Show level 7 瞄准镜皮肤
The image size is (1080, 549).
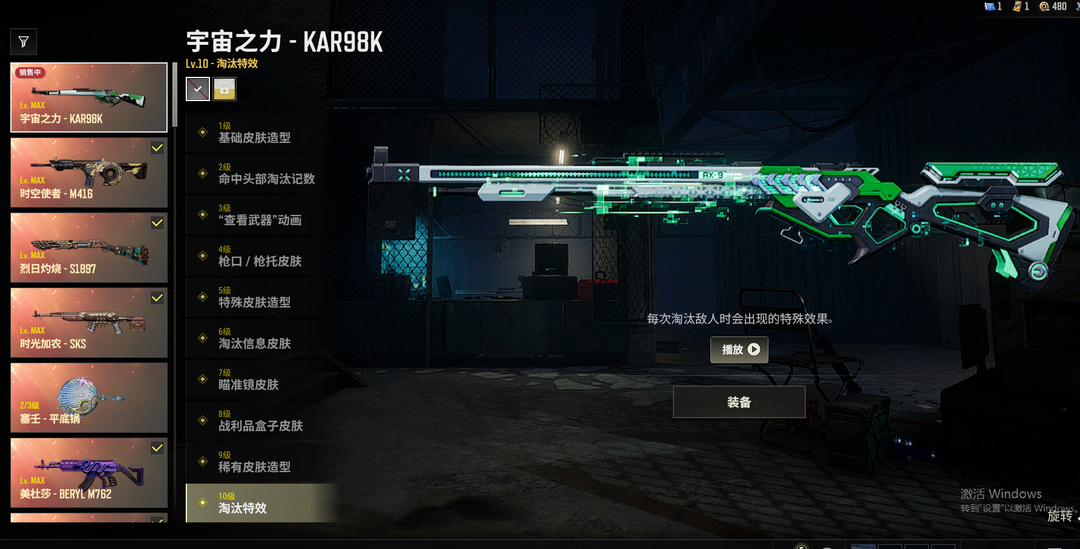tap(249, 380)
